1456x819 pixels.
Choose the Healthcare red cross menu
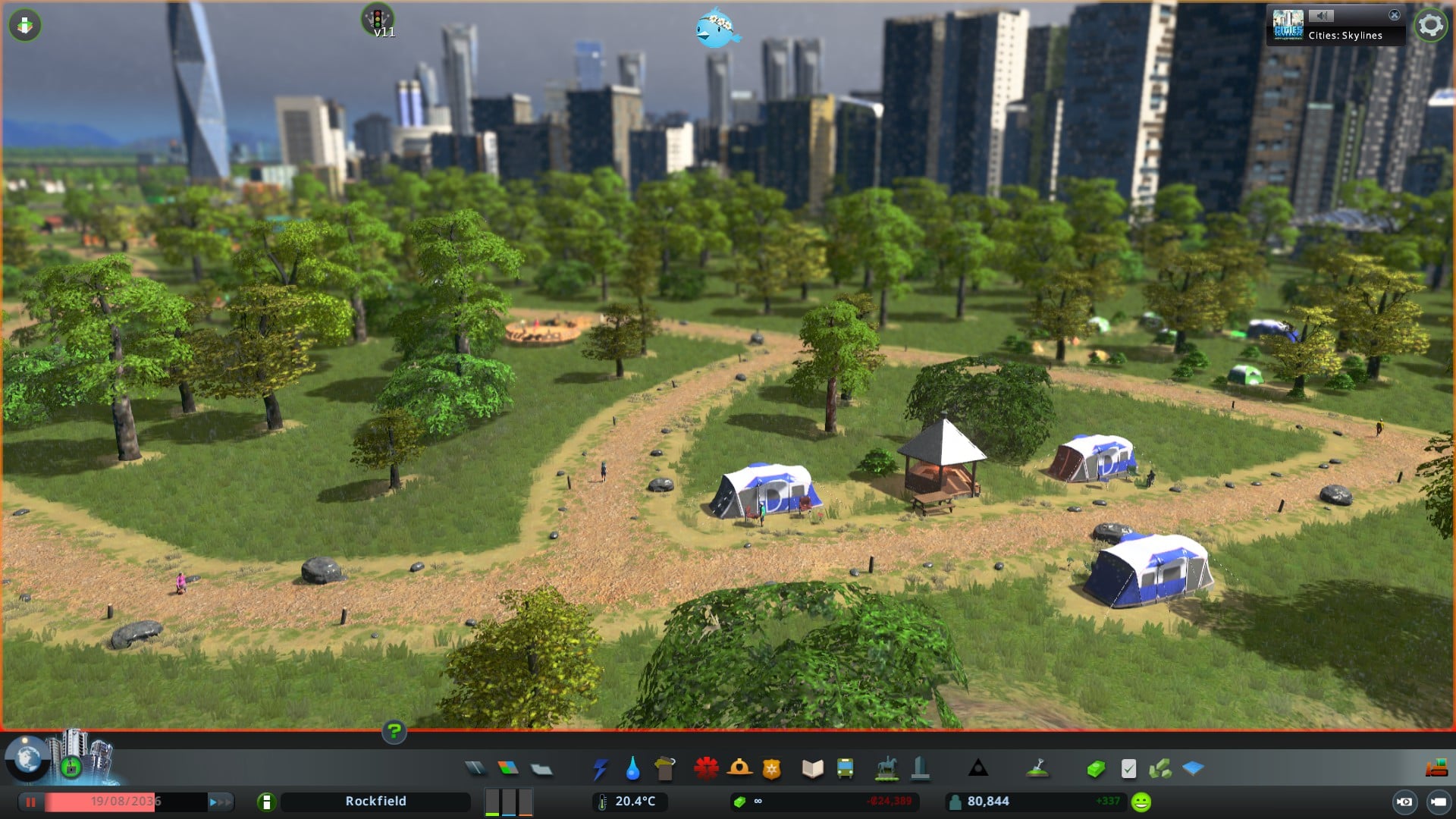706,769
